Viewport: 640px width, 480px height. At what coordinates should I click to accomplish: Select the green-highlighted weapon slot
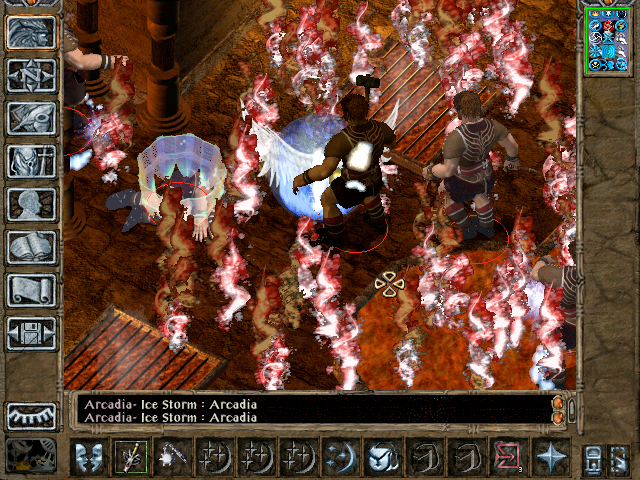(x=130, y=457)
